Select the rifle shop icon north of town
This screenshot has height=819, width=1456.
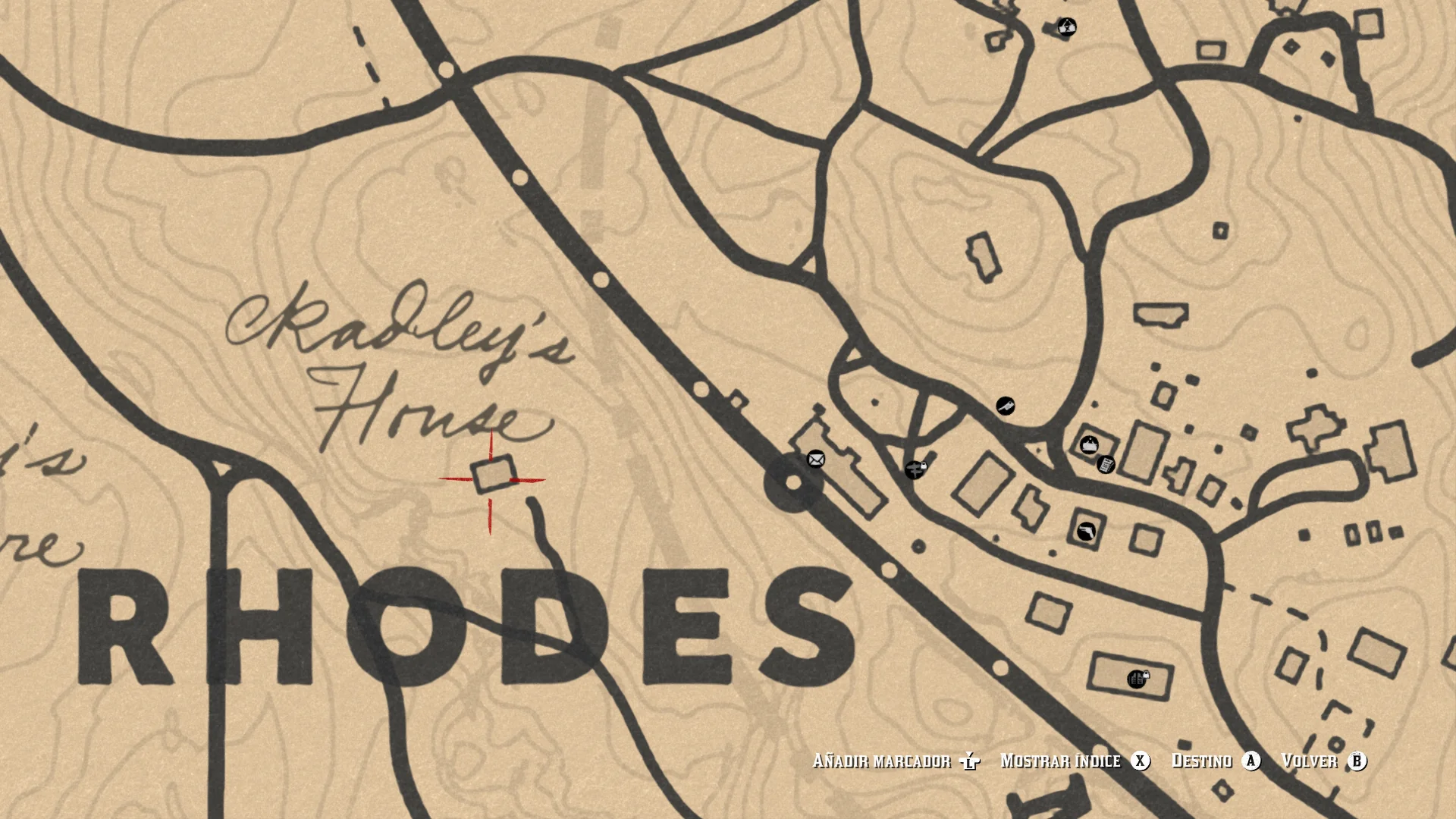click(x=1006, y=406)
